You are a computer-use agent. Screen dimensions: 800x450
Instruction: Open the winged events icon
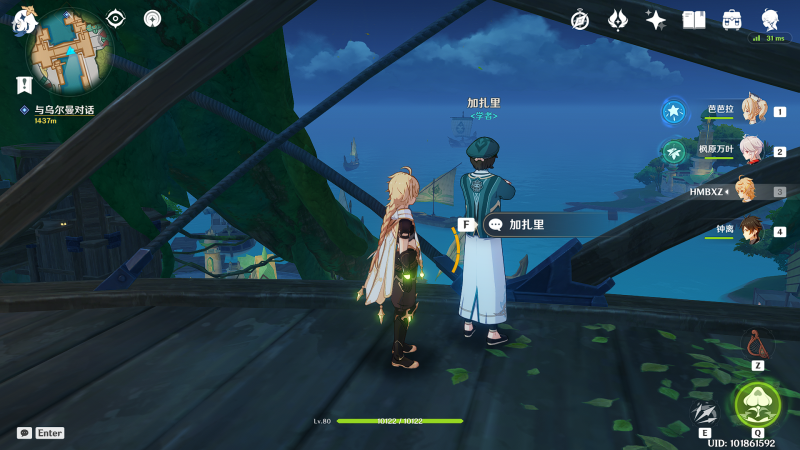[618, 19]
